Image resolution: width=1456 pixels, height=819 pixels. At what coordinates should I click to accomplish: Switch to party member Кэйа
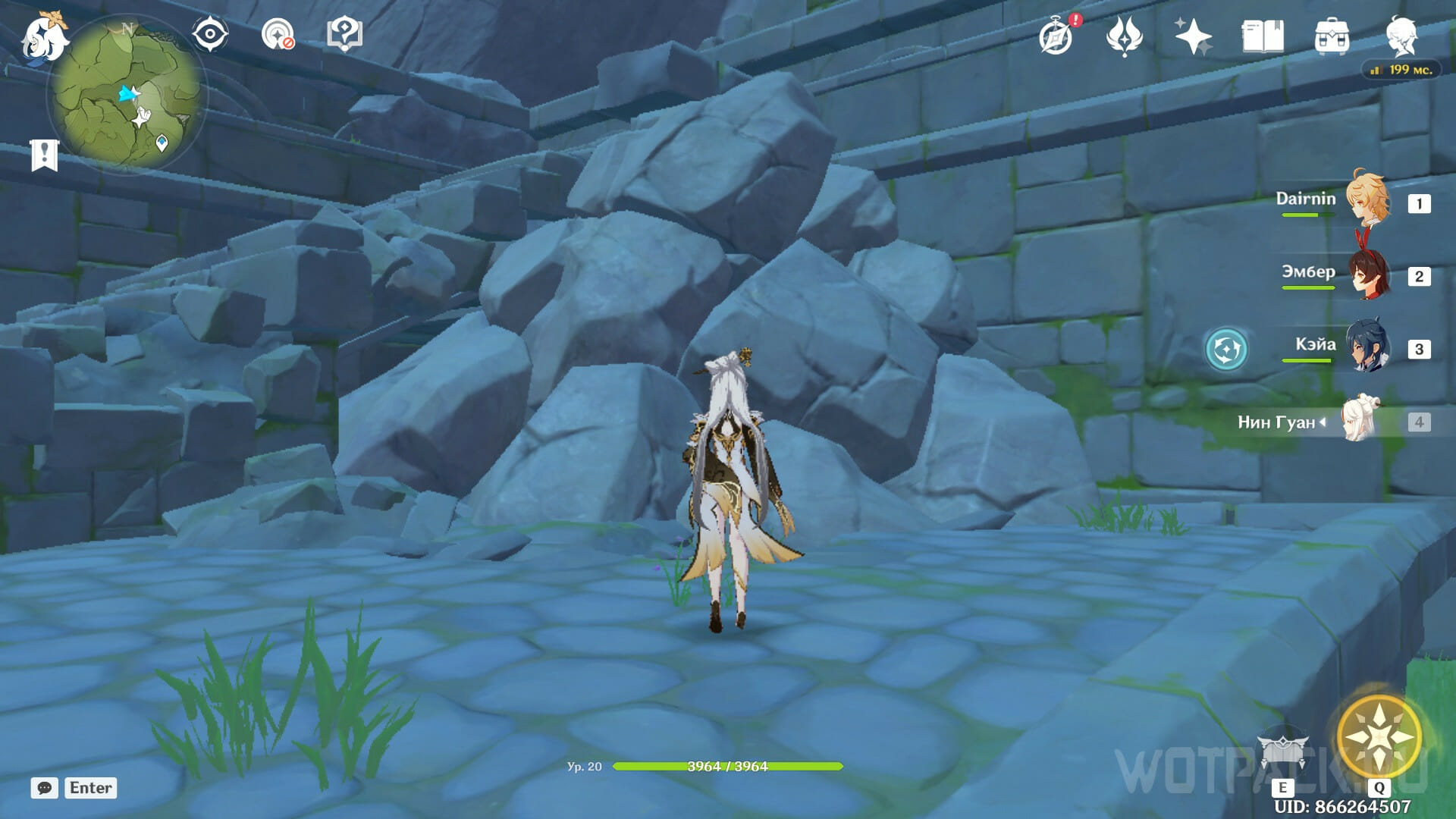pos(1367,347)
